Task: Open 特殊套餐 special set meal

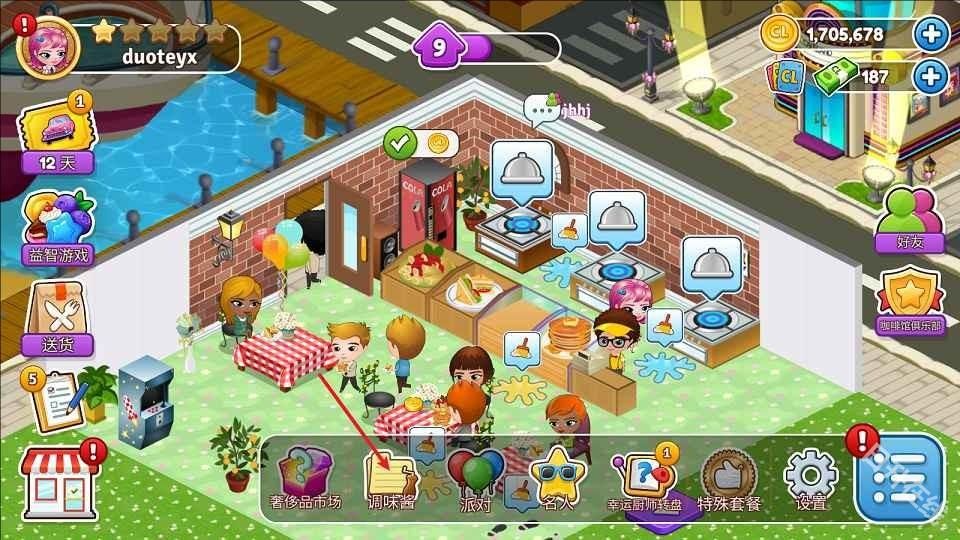Action: coord(729,478)
